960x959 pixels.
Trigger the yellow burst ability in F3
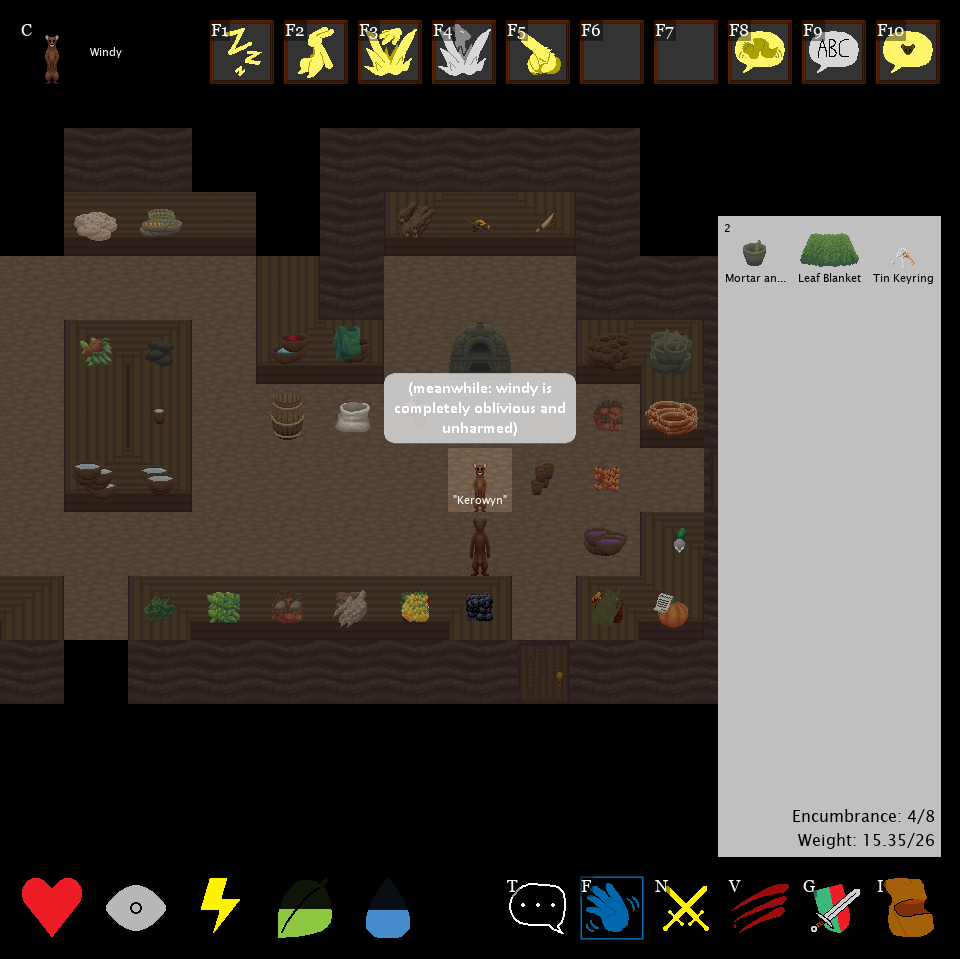pos(389,52)
